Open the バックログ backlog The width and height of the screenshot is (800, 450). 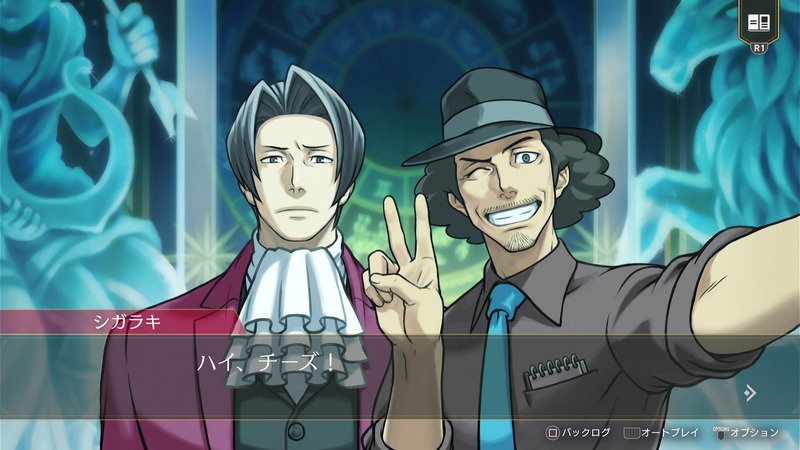576,433
